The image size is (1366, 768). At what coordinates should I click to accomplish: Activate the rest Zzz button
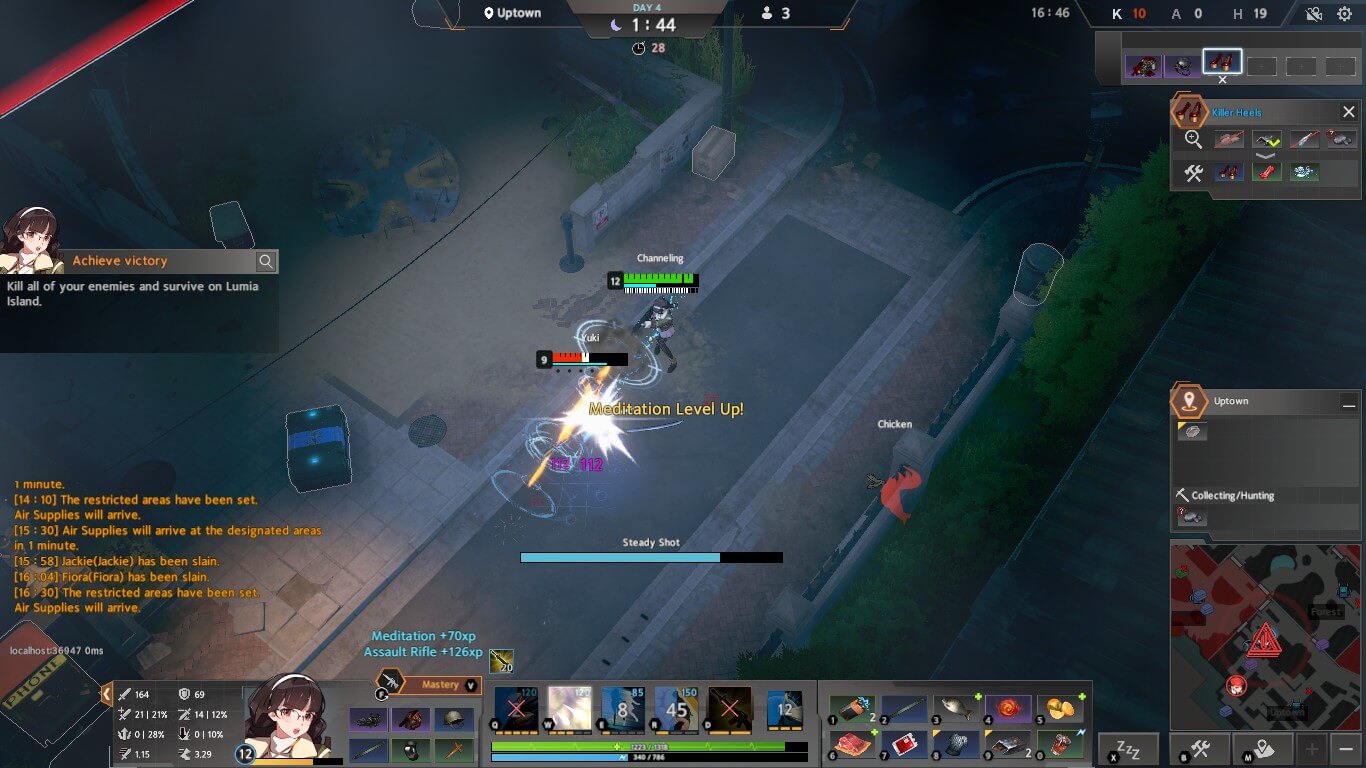click(x=1128, y=748)
